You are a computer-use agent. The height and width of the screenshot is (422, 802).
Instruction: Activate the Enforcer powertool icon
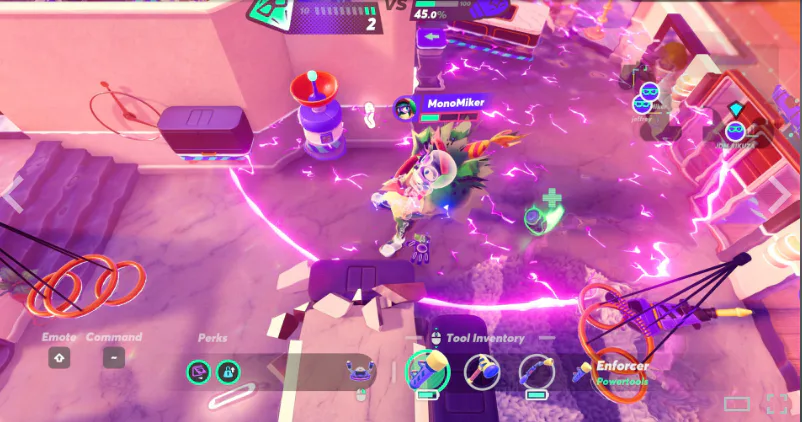[x=581, y=372]
